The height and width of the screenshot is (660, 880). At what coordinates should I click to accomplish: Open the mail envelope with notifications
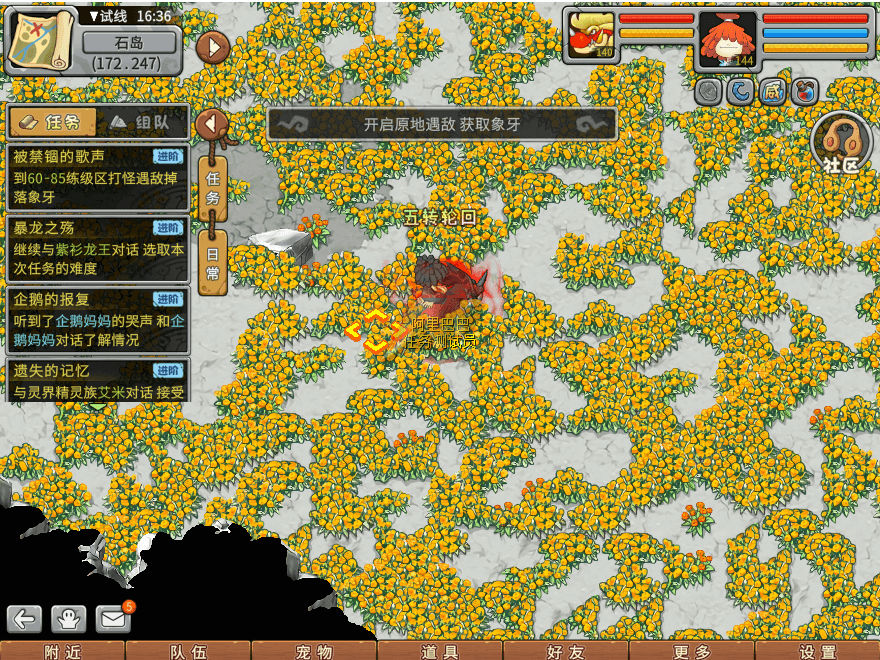pyautogui.click(x=114, y=619)
